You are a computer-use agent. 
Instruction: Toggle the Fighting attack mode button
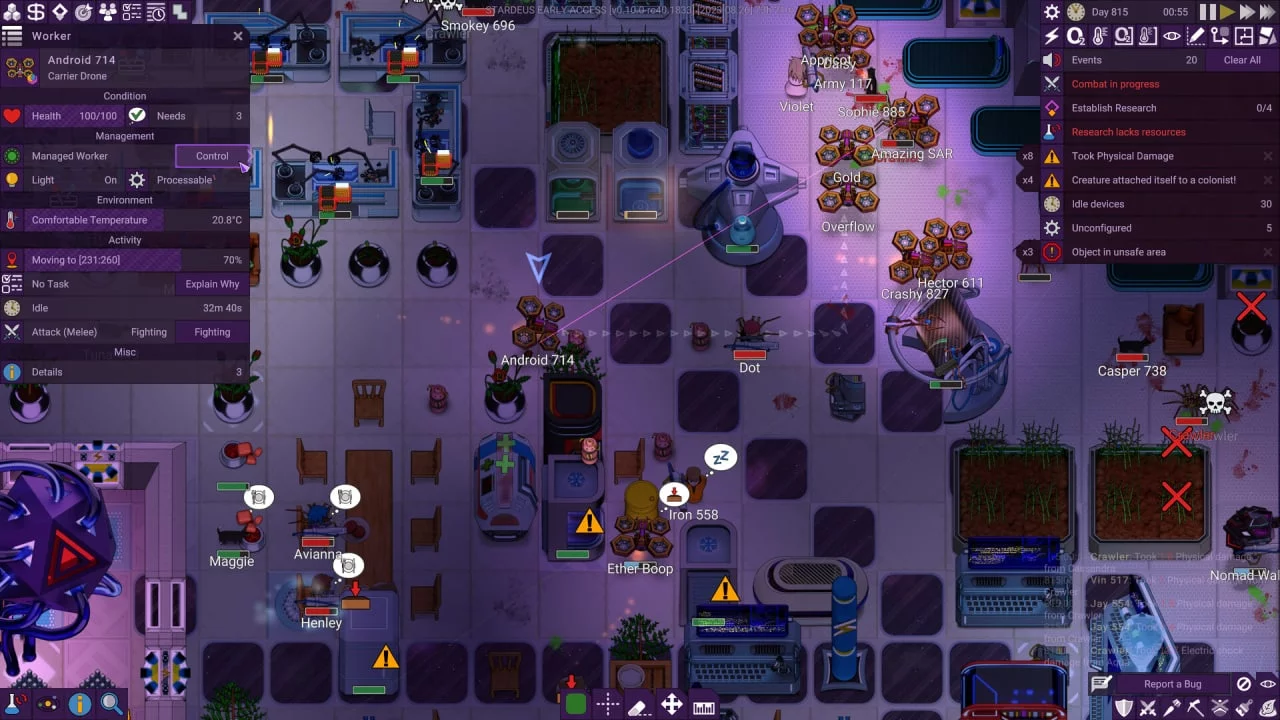point(212,332)
